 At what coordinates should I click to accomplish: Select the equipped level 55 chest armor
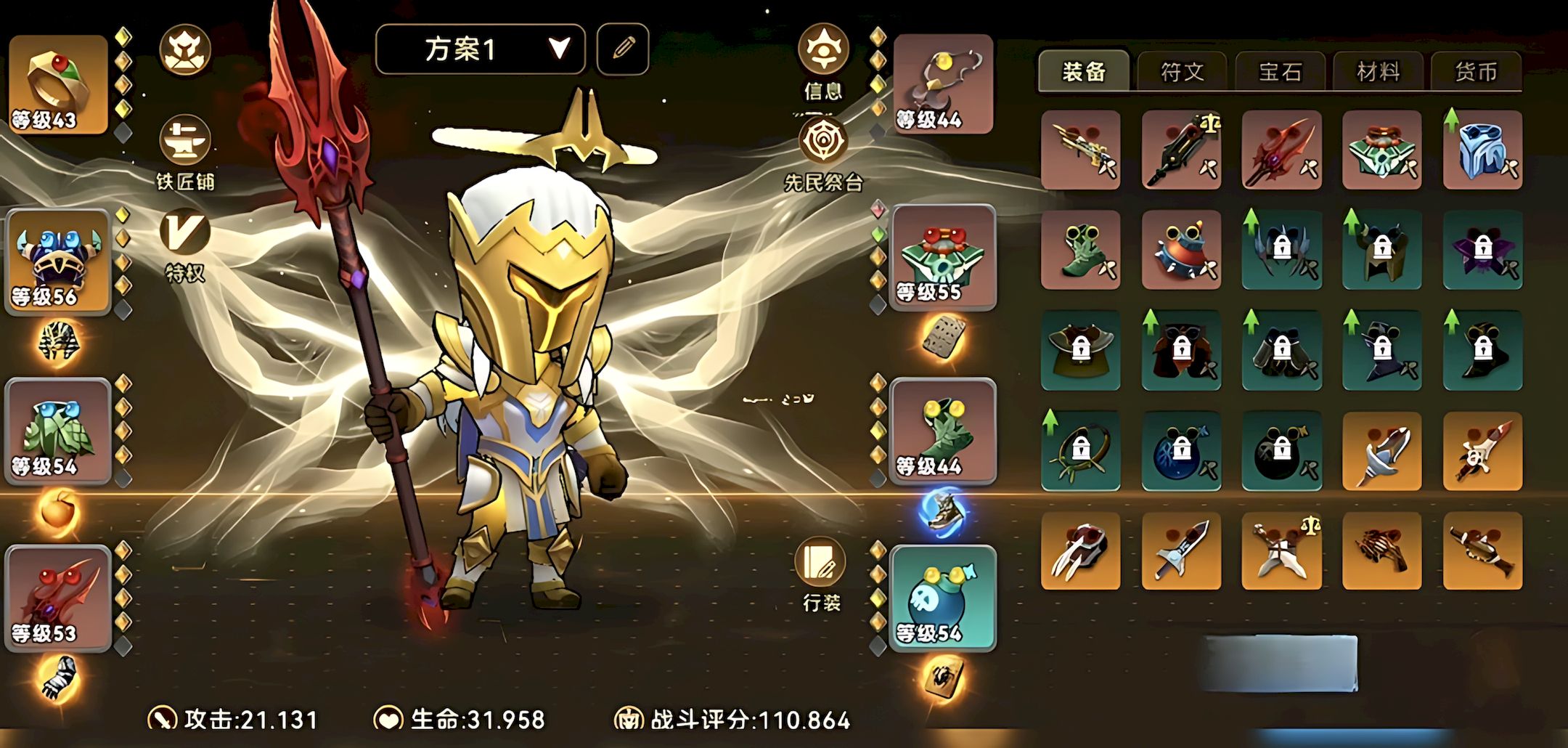(x=943, y=258)
